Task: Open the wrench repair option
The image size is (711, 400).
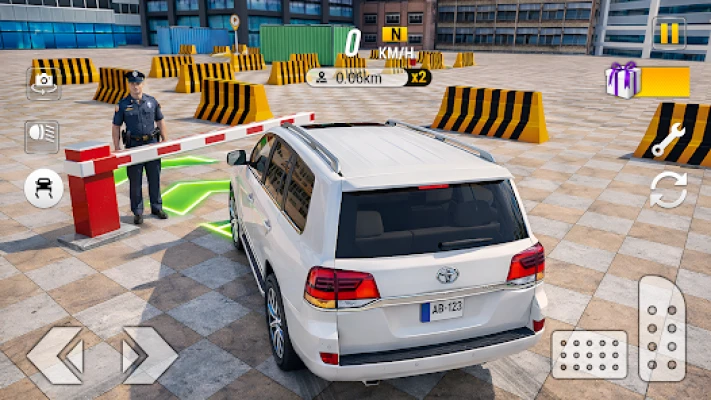Action: click(x=667, y=140)
